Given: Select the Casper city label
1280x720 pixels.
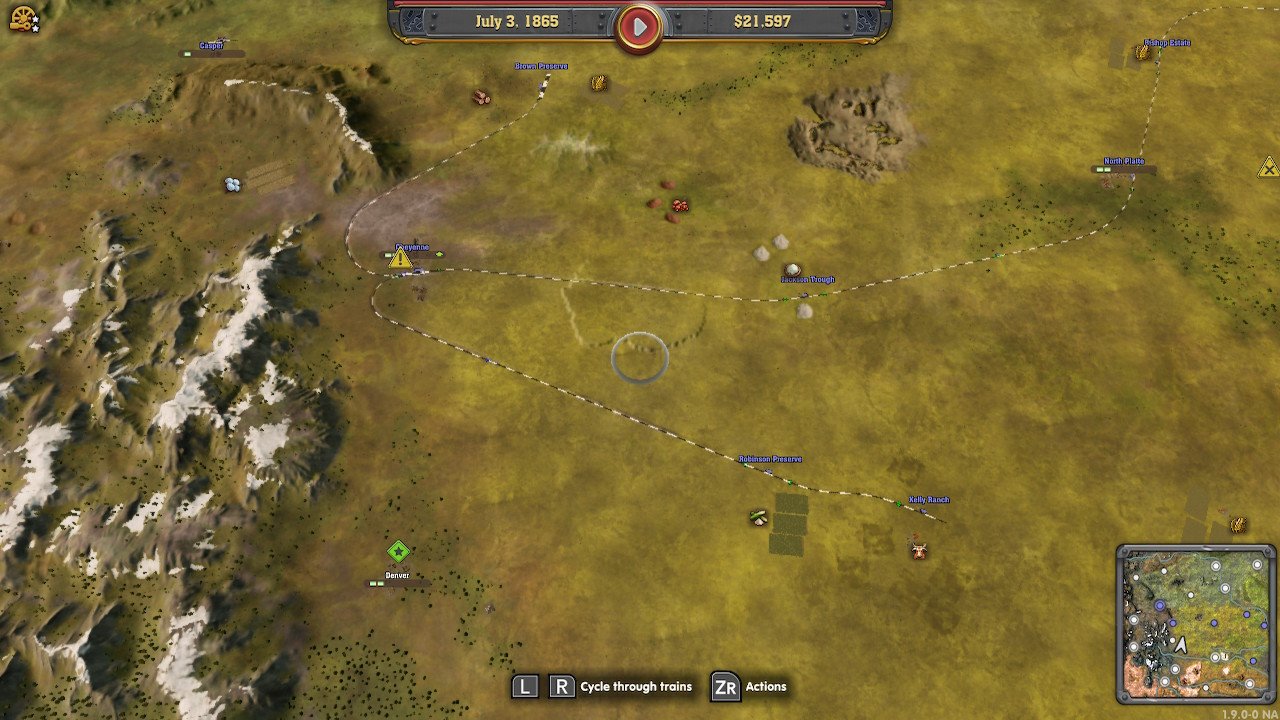Looking at the screenshot, I should [211, 46].
